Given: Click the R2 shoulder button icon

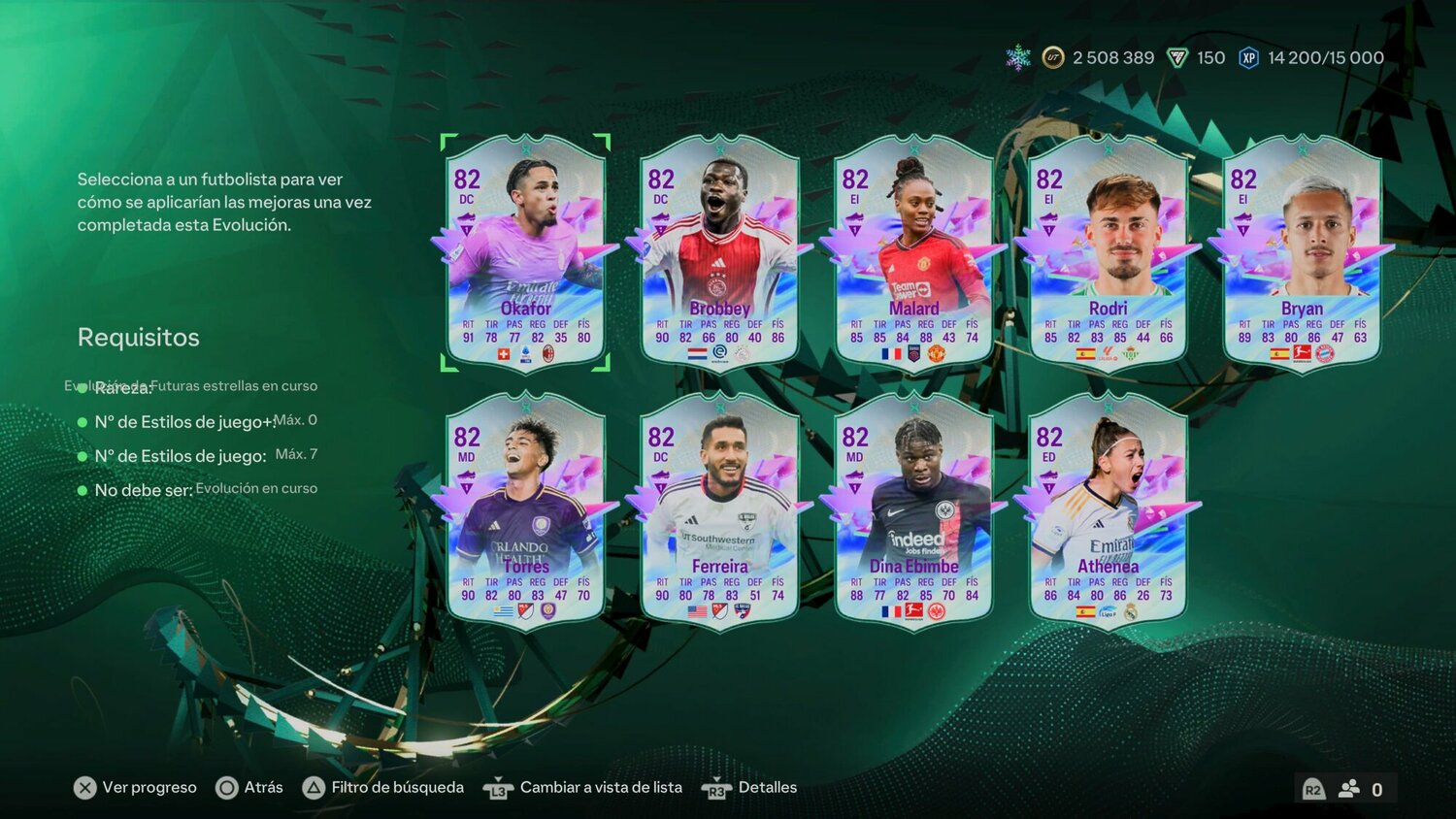Looking at the screenshot, I should coord(1315,790).
